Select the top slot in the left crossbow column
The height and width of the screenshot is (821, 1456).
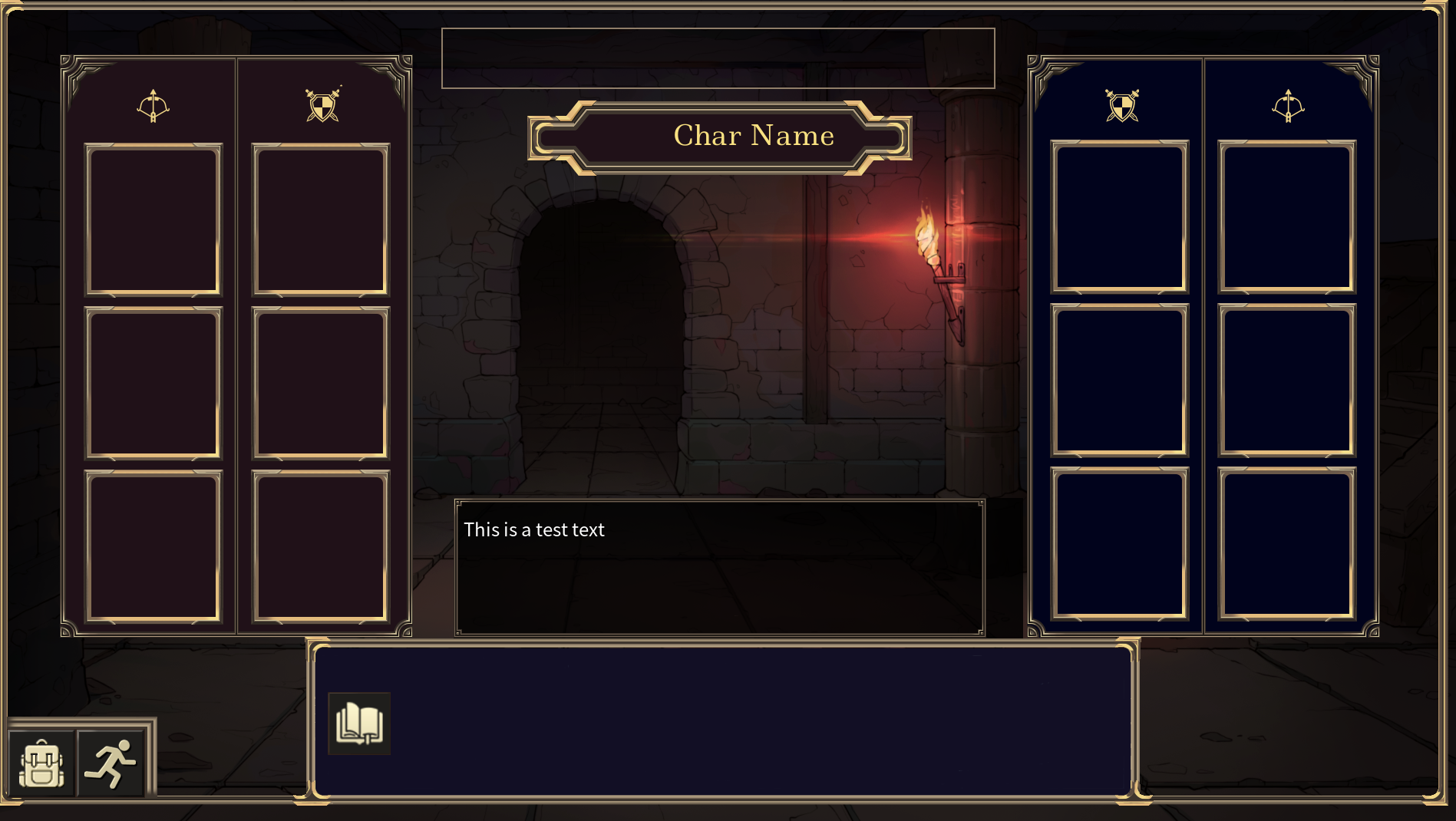coord(152,220)
